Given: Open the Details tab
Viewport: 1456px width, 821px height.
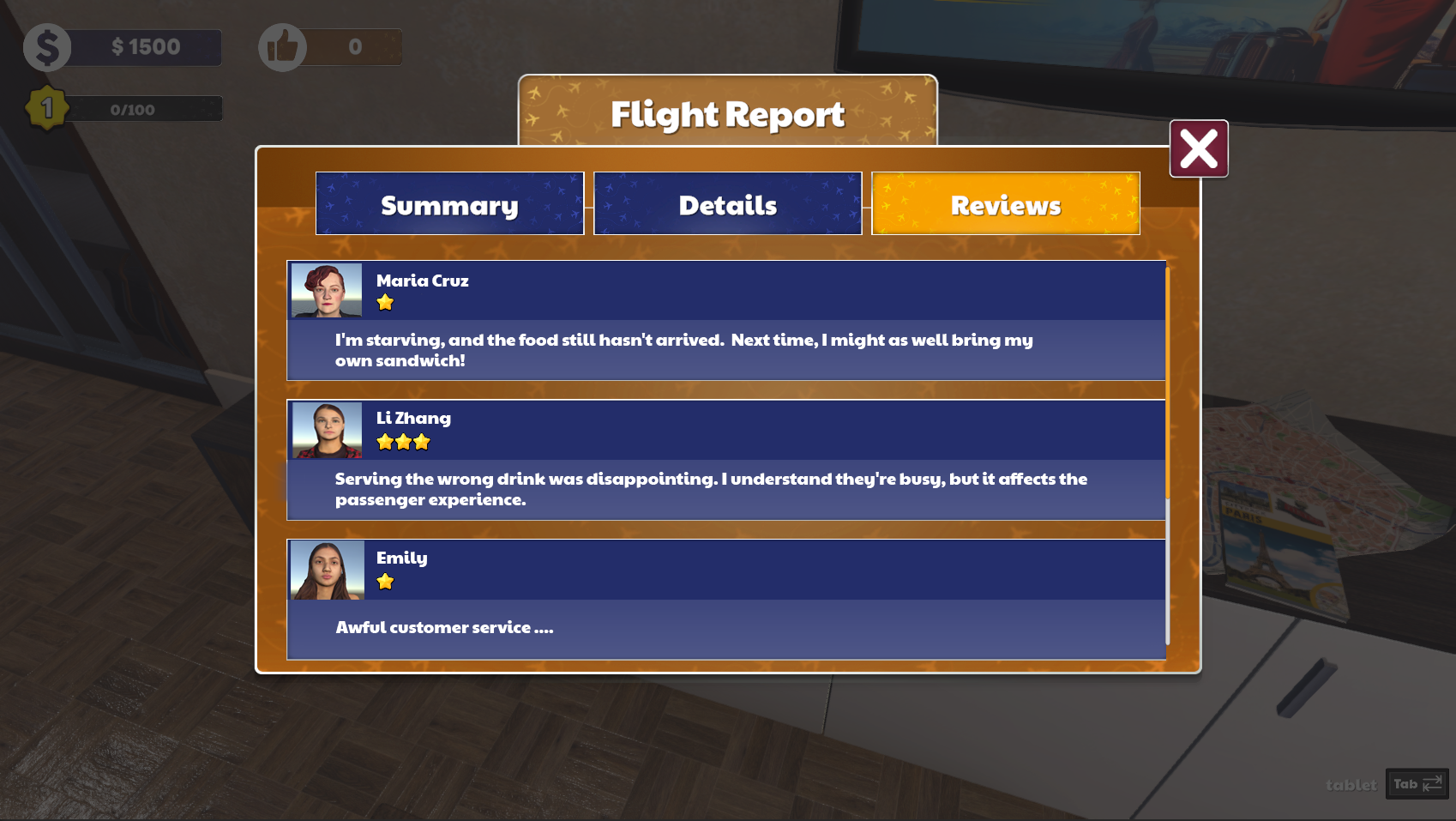Looking at the screenshot, I should coord(727,204).
